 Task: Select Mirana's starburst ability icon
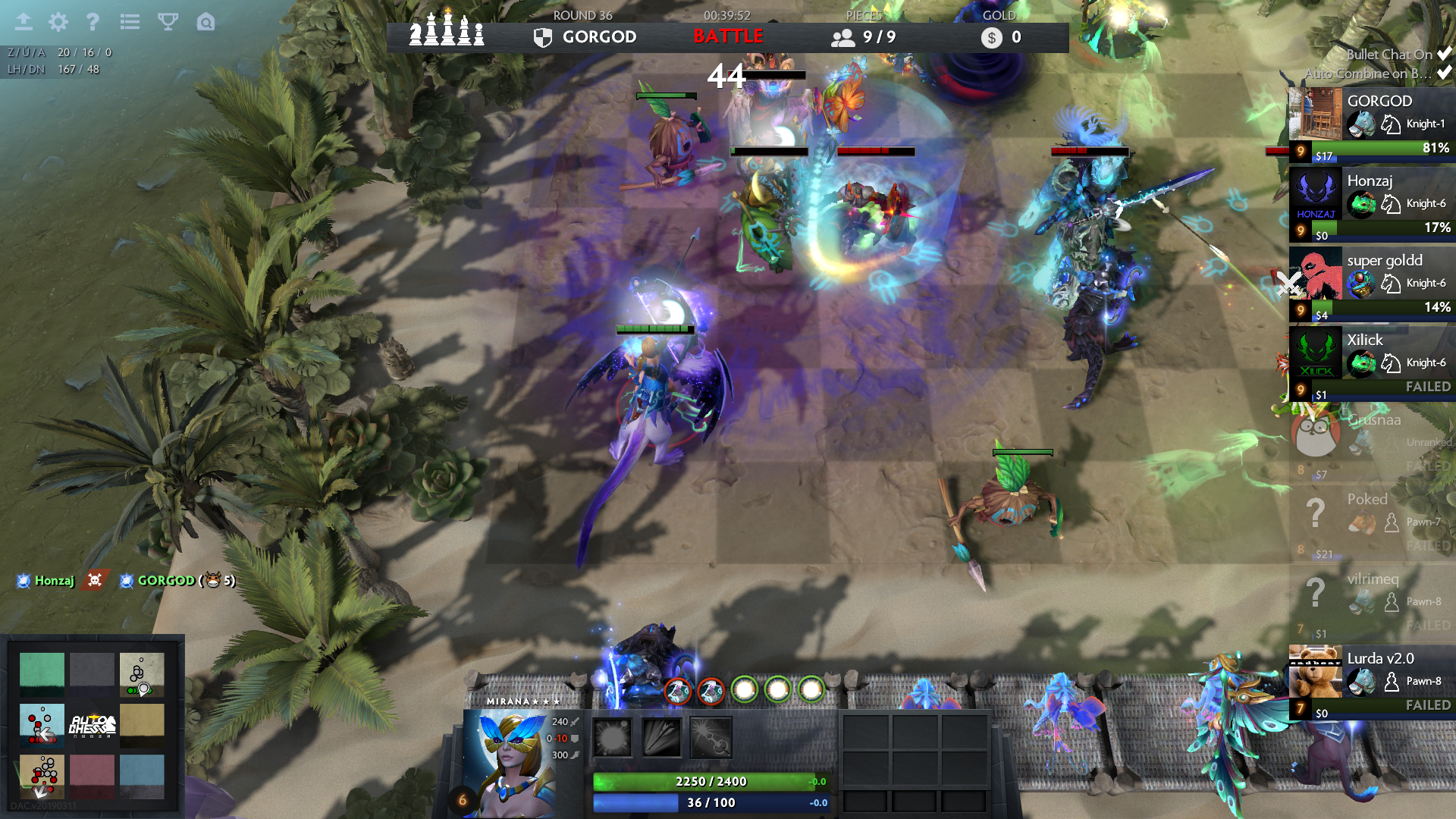point(612,737)
